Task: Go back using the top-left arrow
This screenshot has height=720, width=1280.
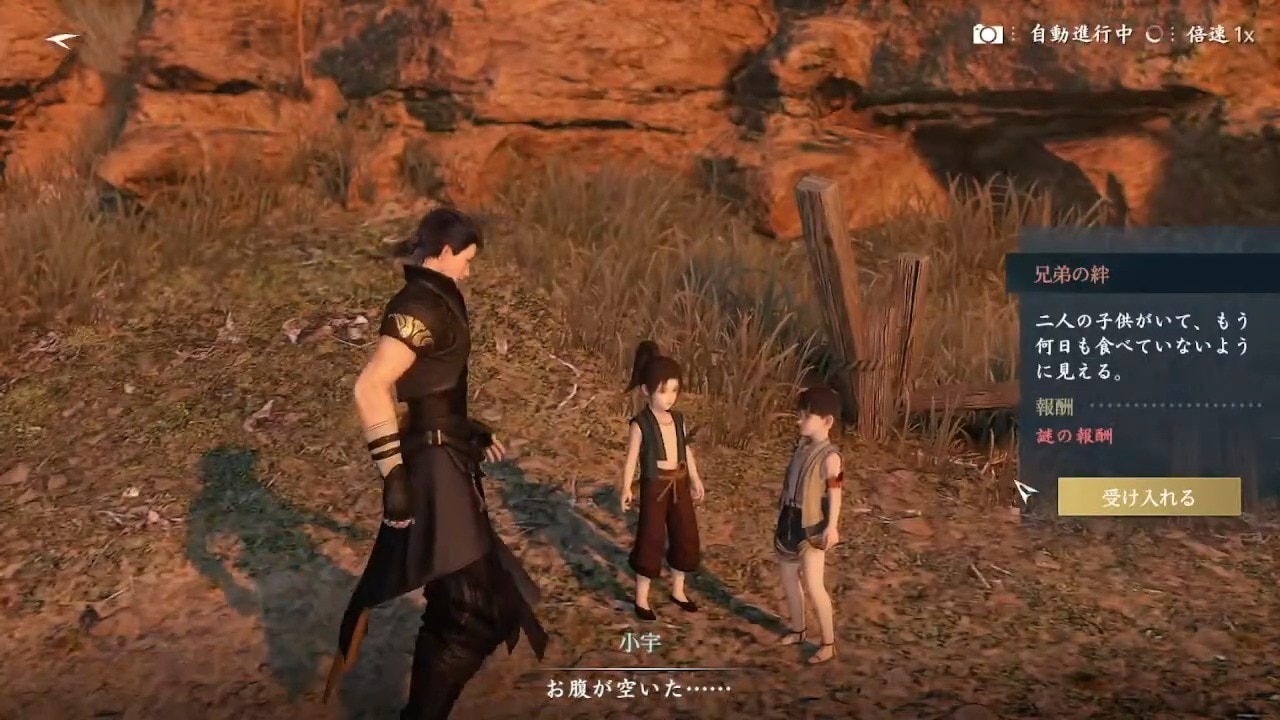Action: click(63, 39)
